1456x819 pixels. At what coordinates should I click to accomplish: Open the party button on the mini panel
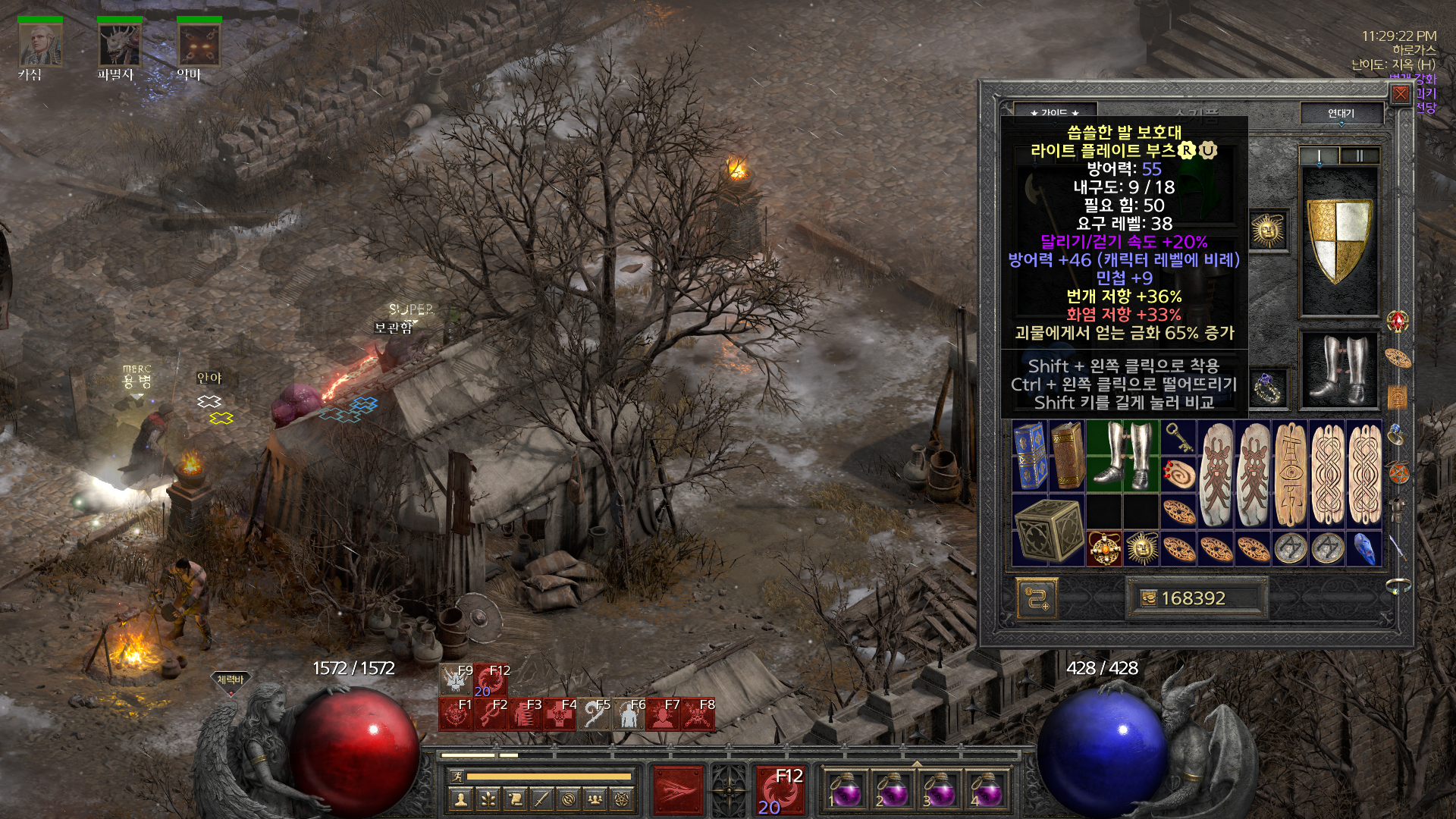click(x=596, y=799)
